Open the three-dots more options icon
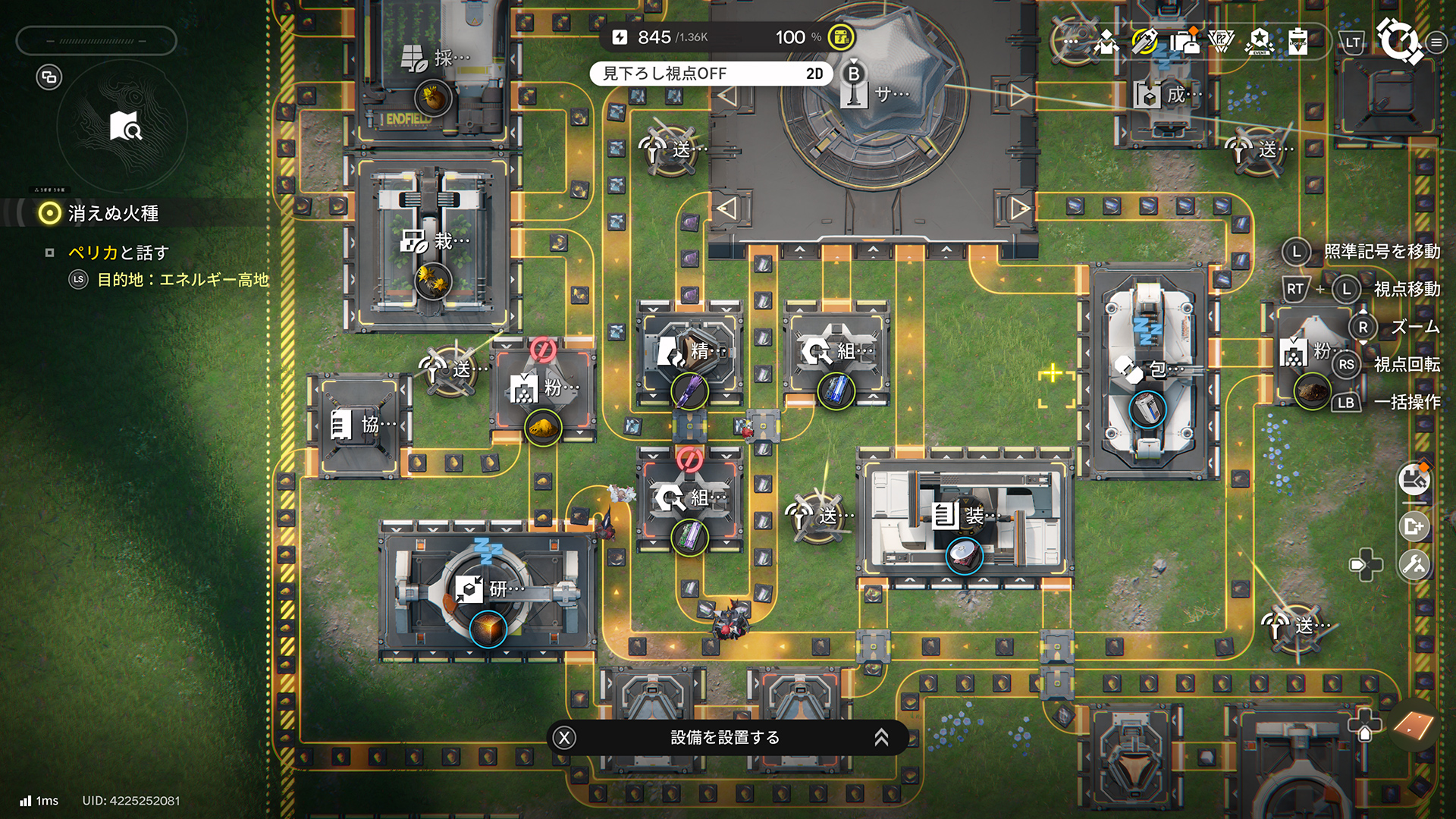The height and width of the screenshot is (819, 1456). 1070,41
